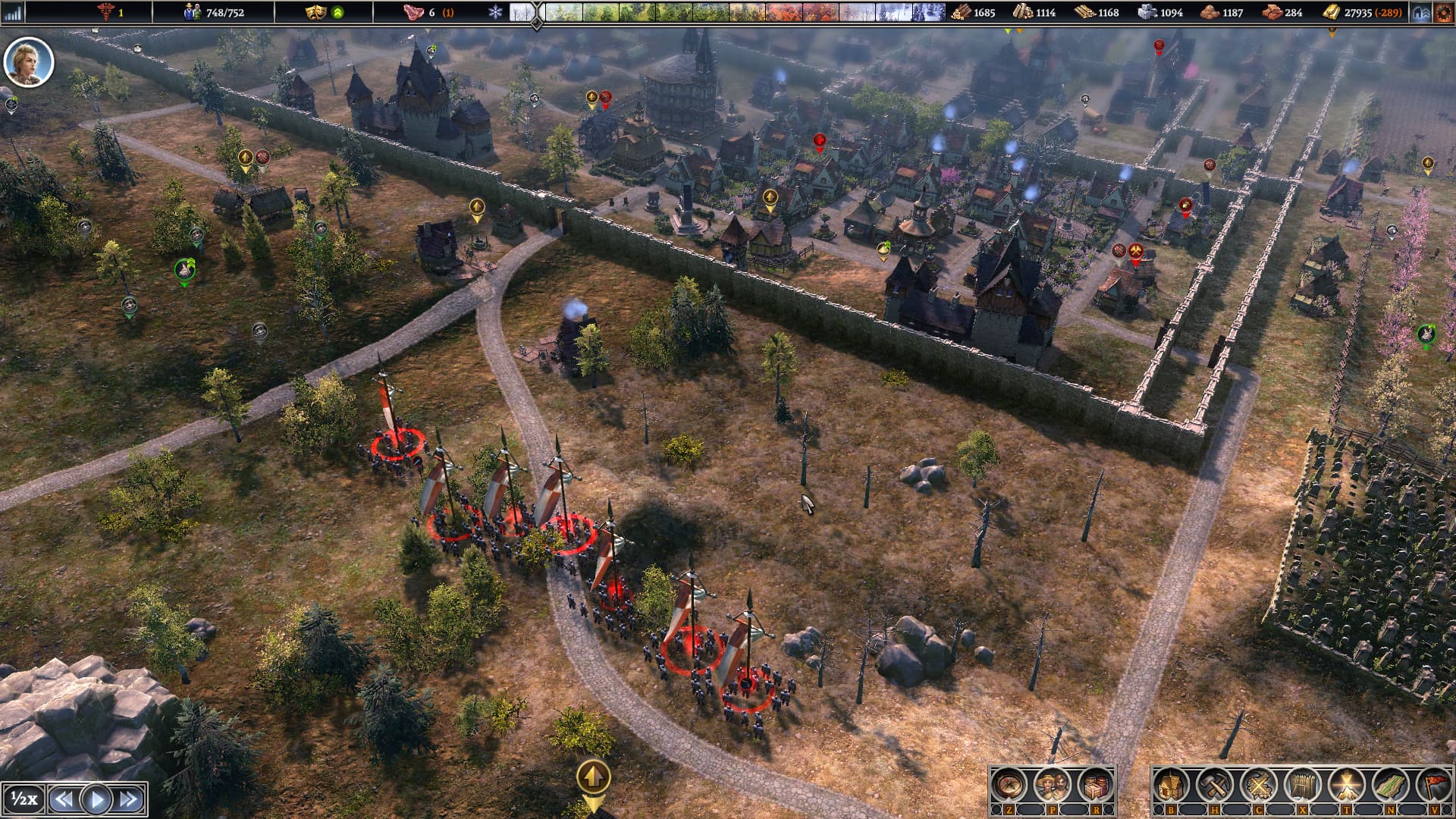Select the glowing mountain icon tool

pos(1346,786)
